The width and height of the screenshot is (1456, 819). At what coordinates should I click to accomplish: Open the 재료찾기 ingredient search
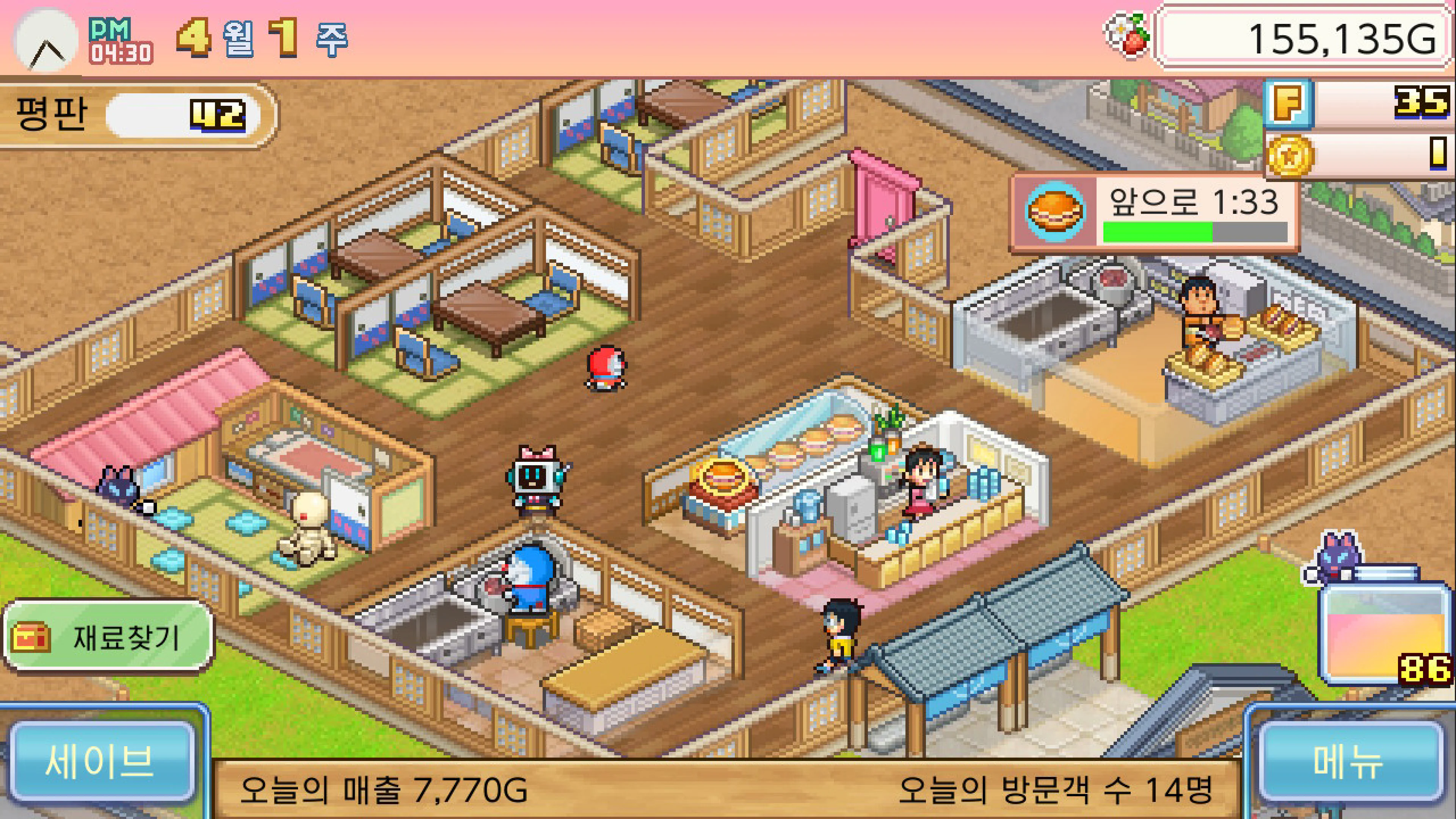tap(107, 637)
